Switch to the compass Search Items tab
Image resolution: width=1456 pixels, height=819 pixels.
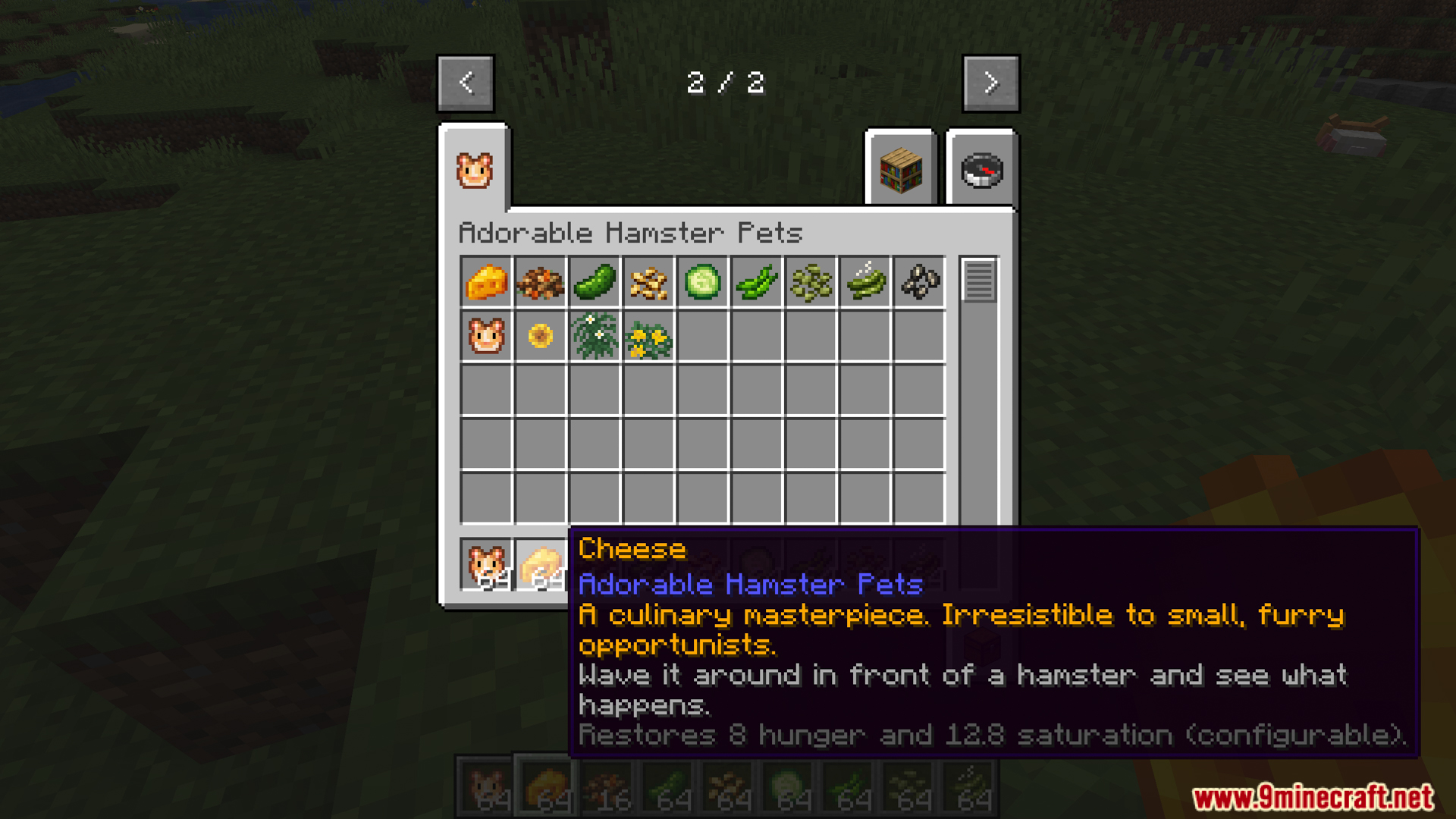[x=981, y=169]
